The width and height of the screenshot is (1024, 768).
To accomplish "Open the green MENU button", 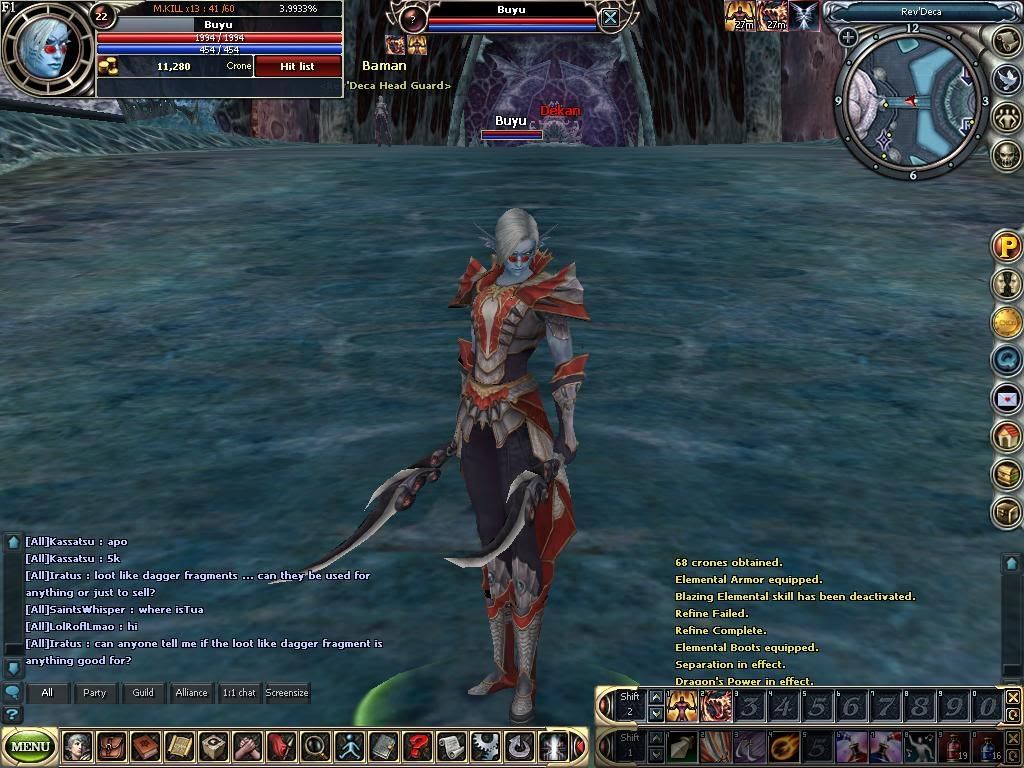I will coord(30,746).
